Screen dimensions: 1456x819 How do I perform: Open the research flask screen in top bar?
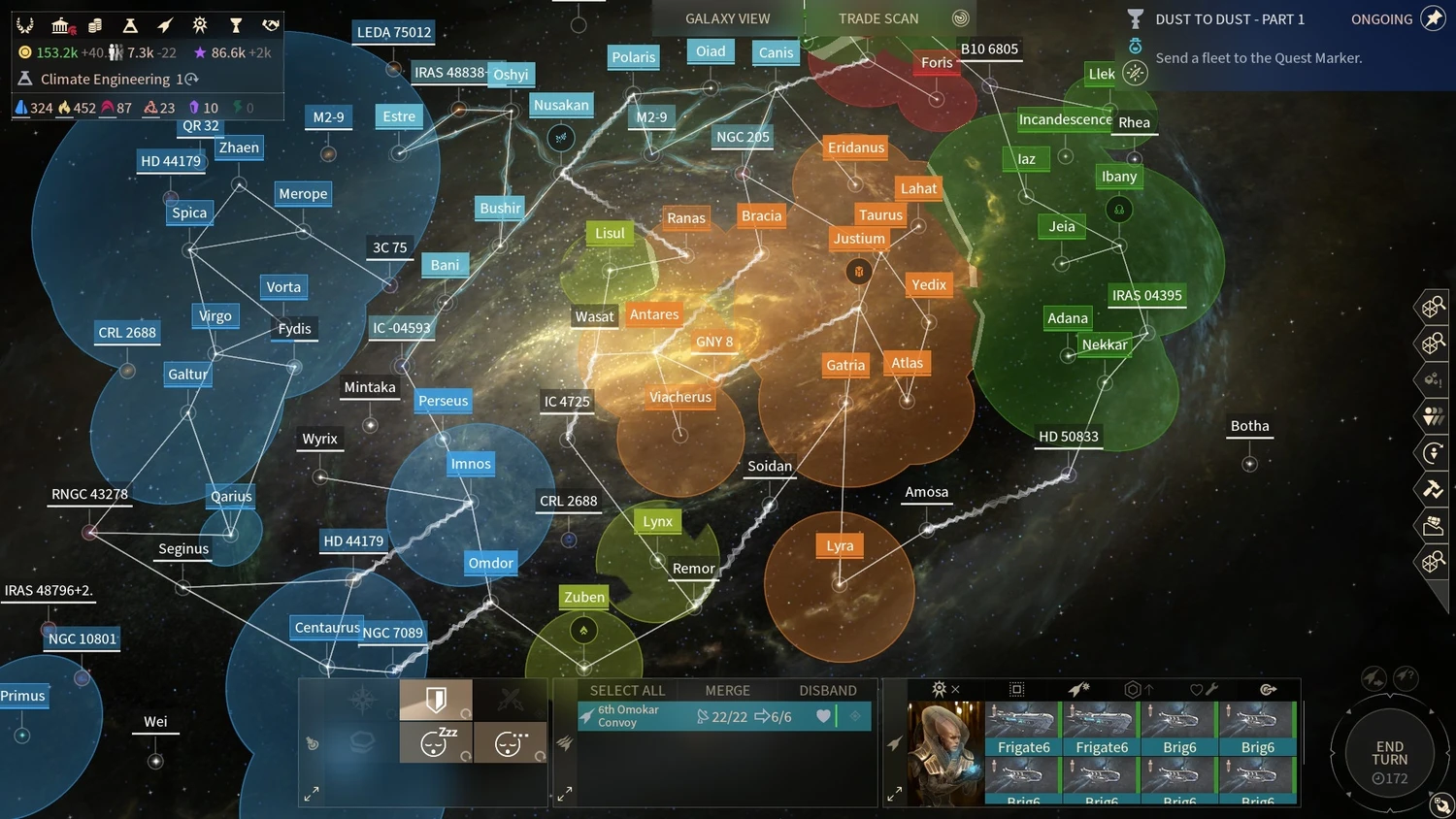pyautogui.click(x=130, y=25)
